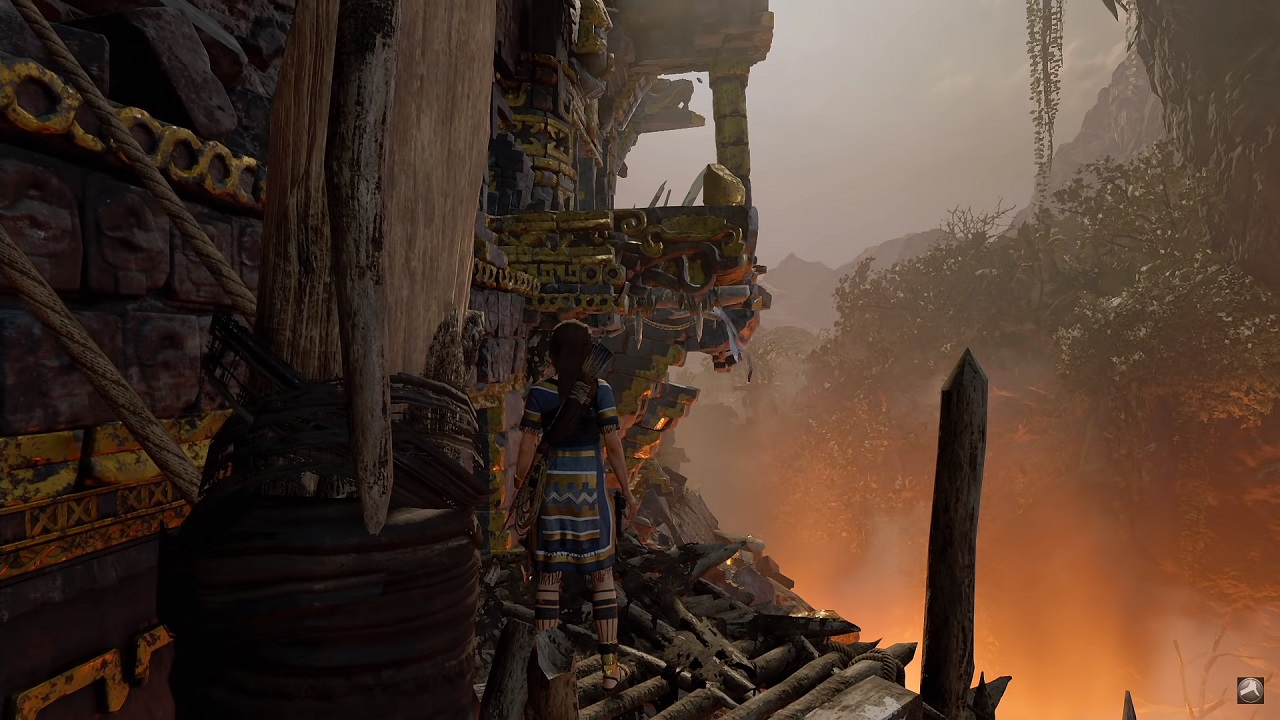1280x720 pixels.
Task: Click the circular channel watermark logo
Action: (x=1250, y=690)
